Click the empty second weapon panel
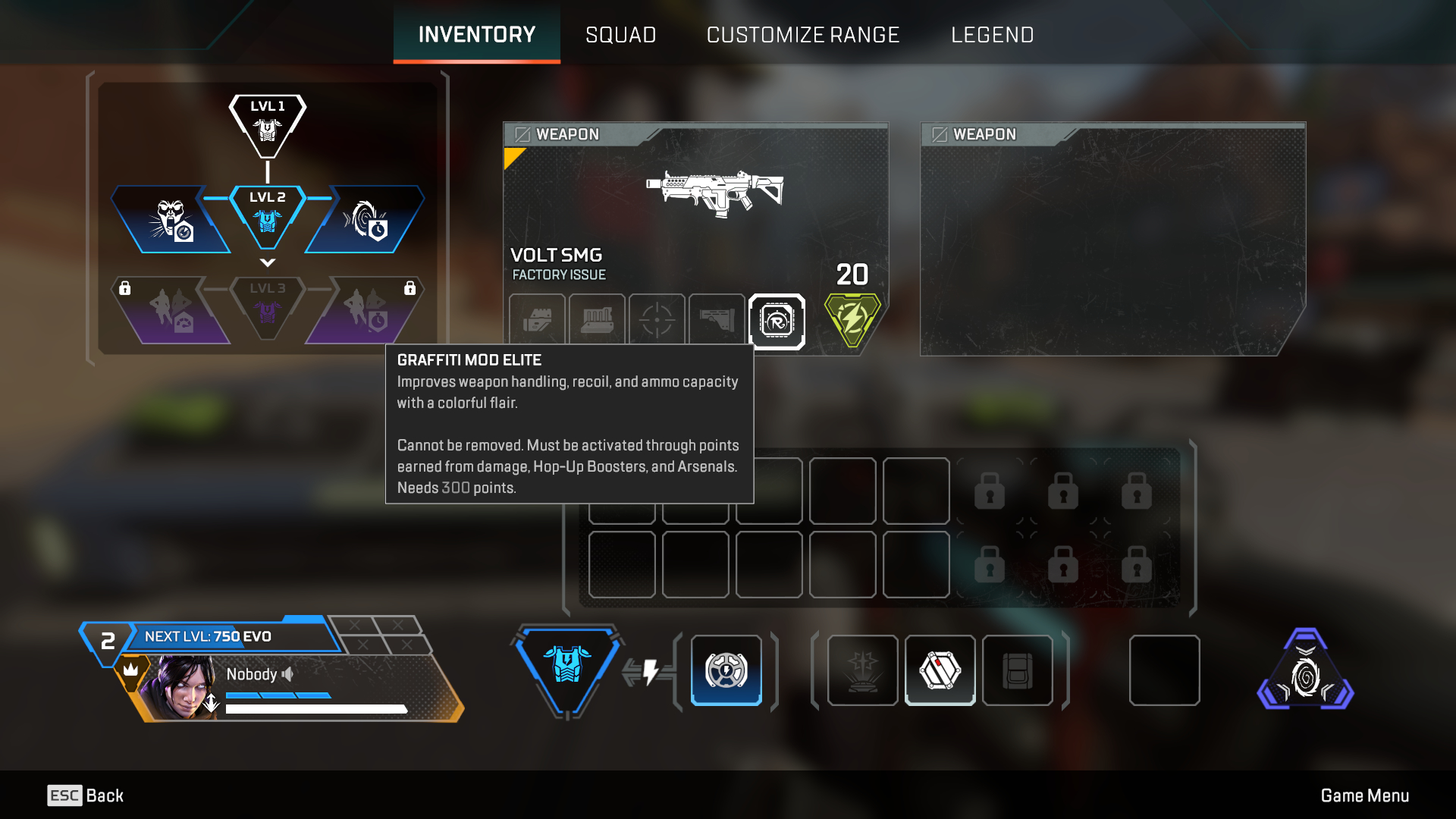This screenshot has width=1456, height=819. [1112, 240]
